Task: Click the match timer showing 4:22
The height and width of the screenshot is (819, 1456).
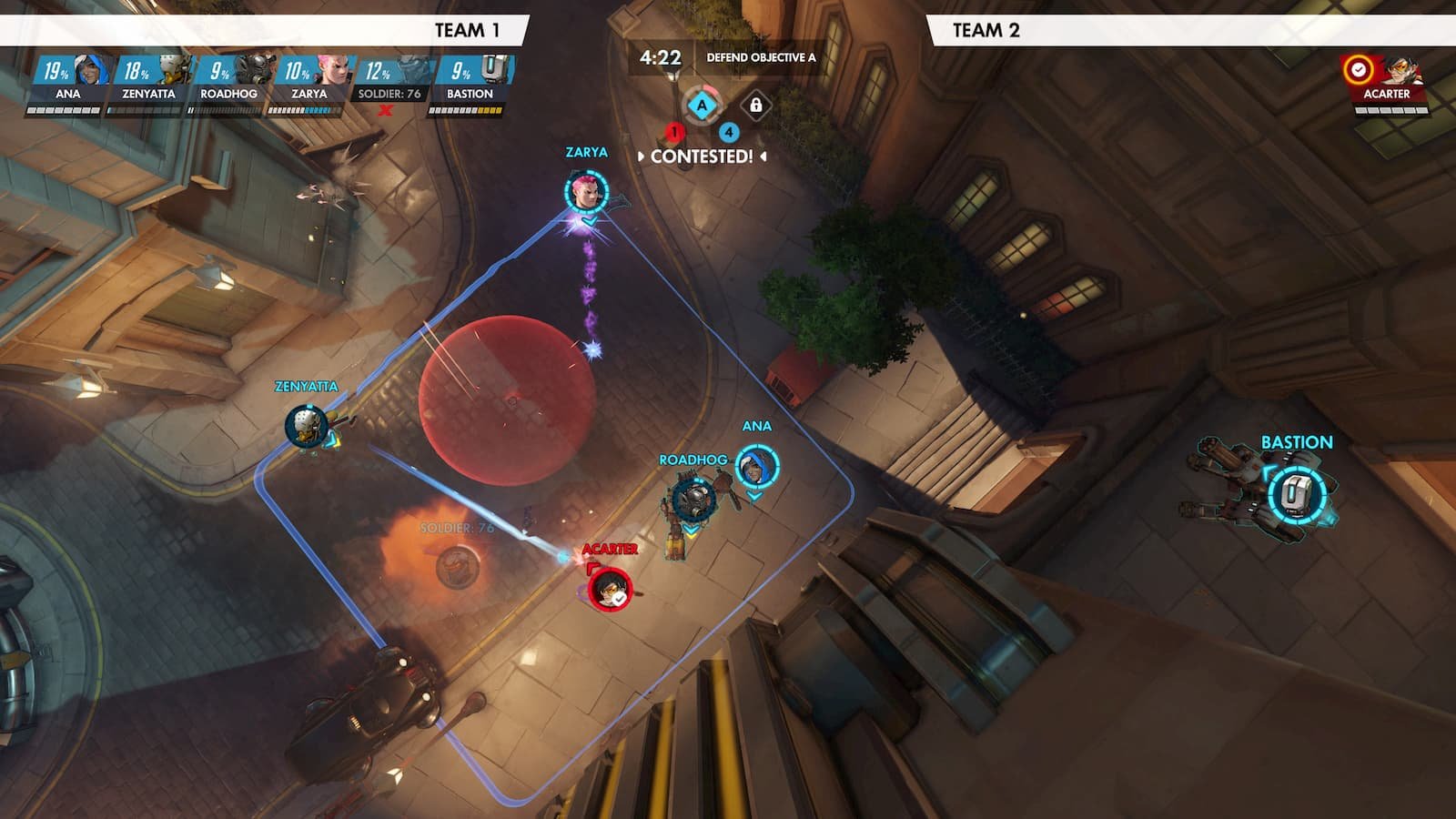Action: click(661, 56)
